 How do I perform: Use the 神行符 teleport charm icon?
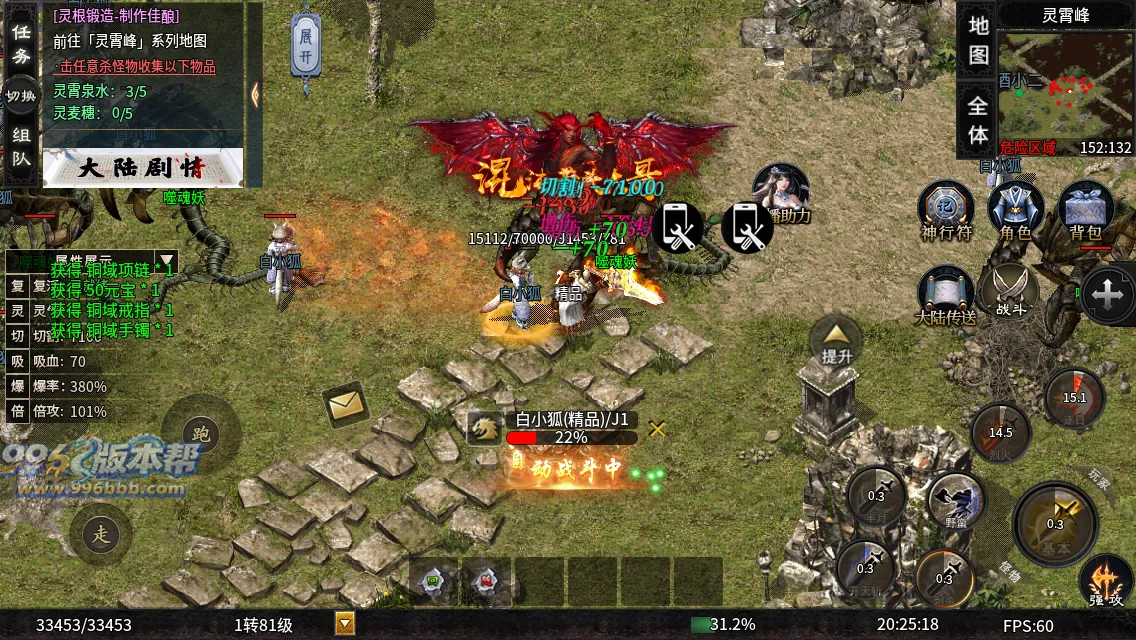946,210
